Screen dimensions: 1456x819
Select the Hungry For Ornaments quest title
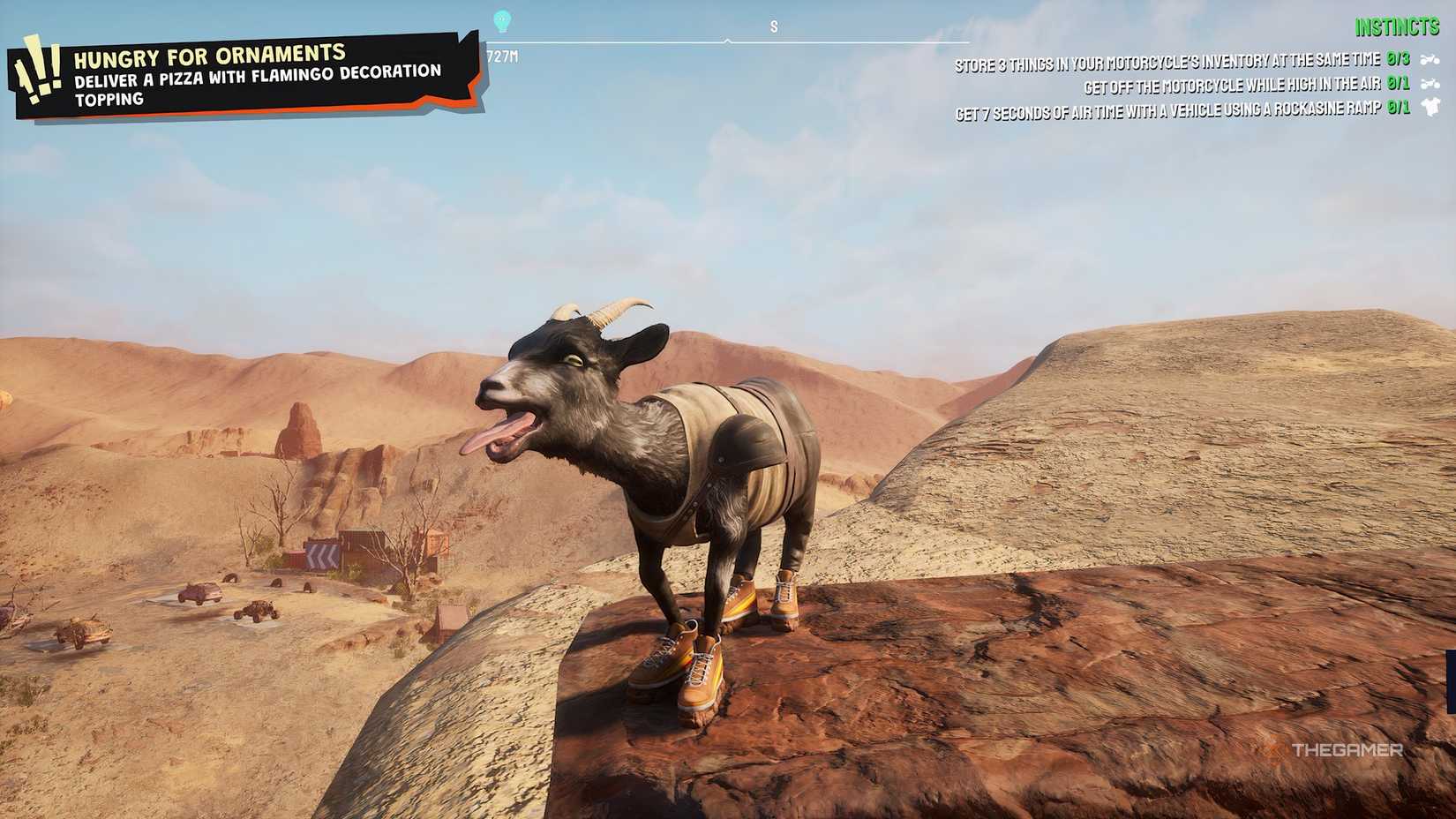[x=210, y=55]
